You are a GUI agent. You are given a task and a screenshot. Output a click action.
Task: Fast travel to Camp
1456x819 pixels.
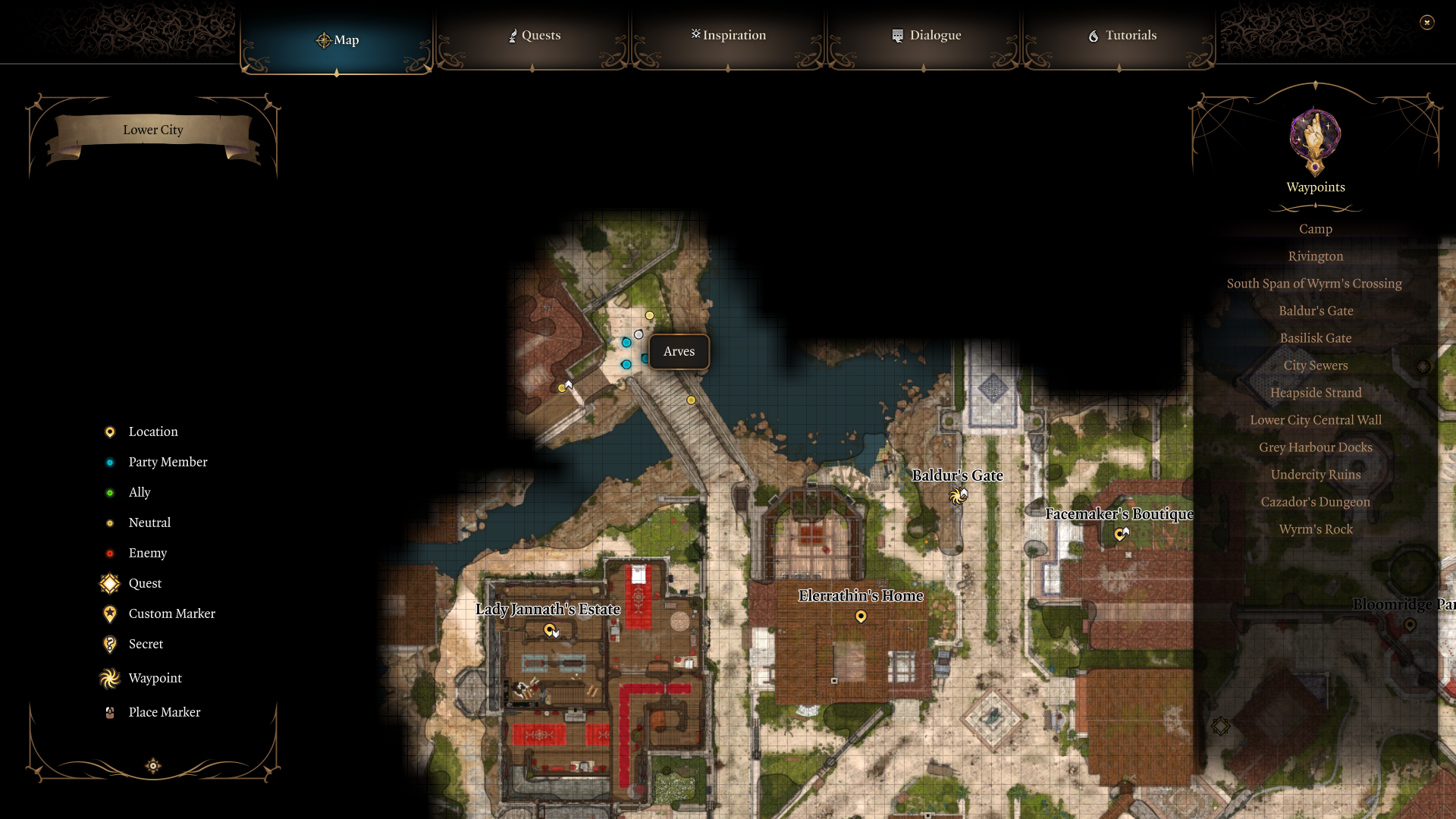pyautogui.click(x=1315, y=228)
